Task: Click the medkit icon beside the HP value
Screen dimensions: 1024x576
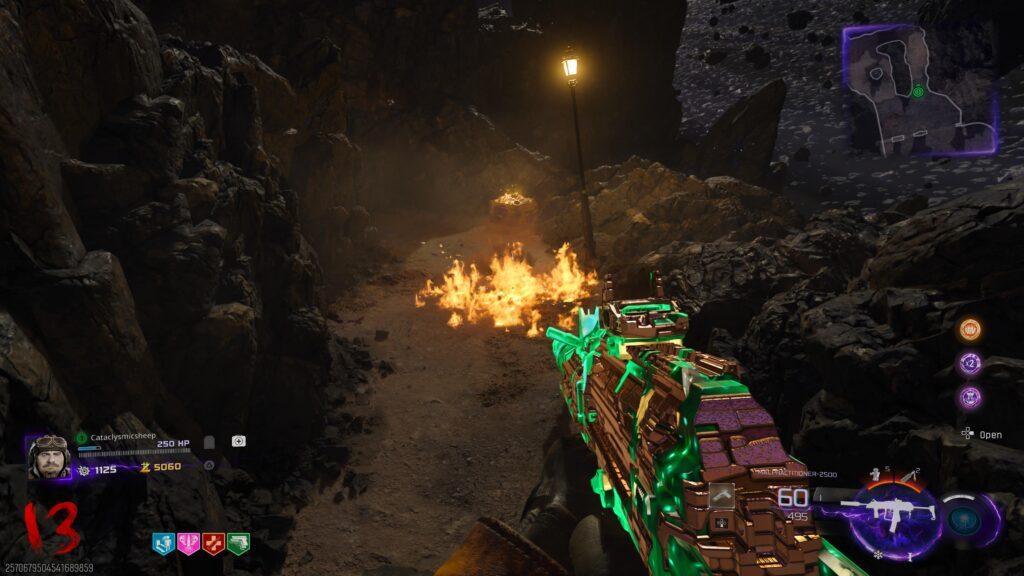Action: click(239, 441)
